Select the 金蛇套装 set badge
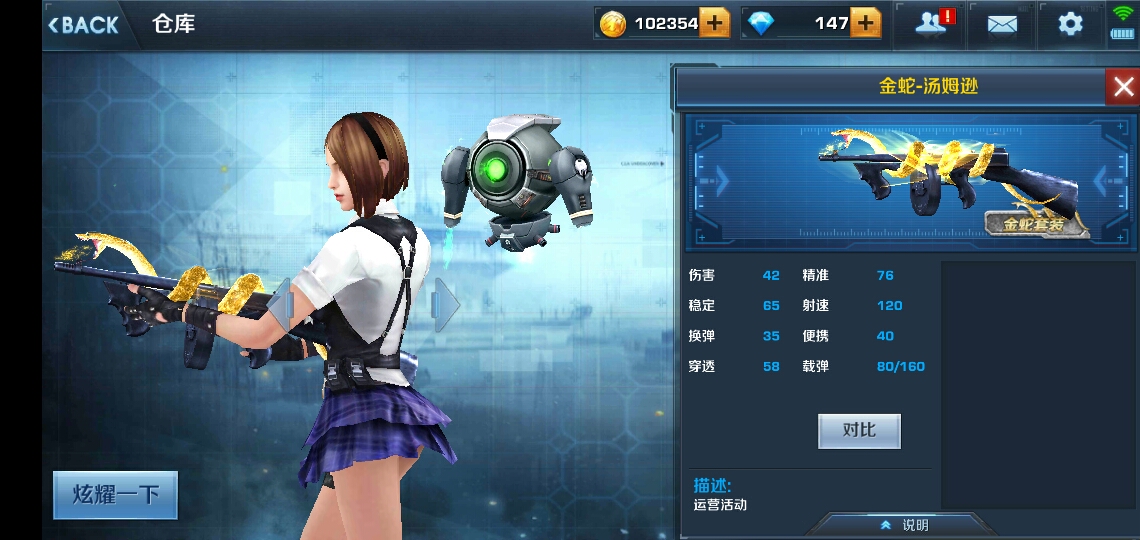Viewport: 1140px width, 540px height. click(1036, 224)
